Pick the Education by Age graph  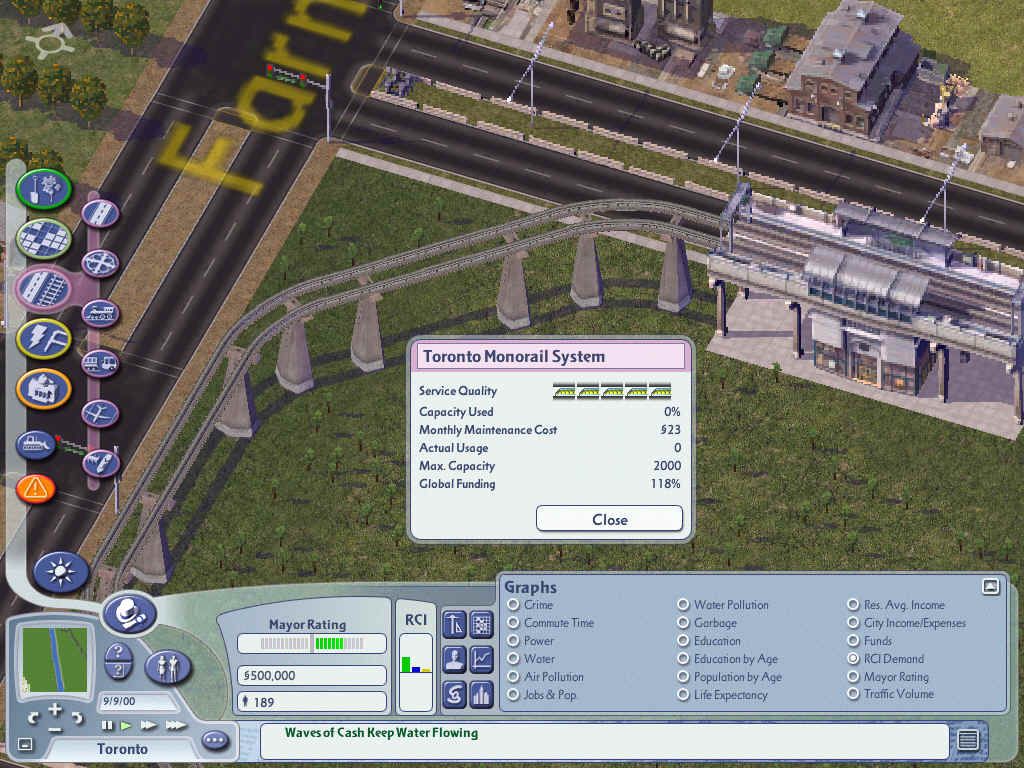683,659
